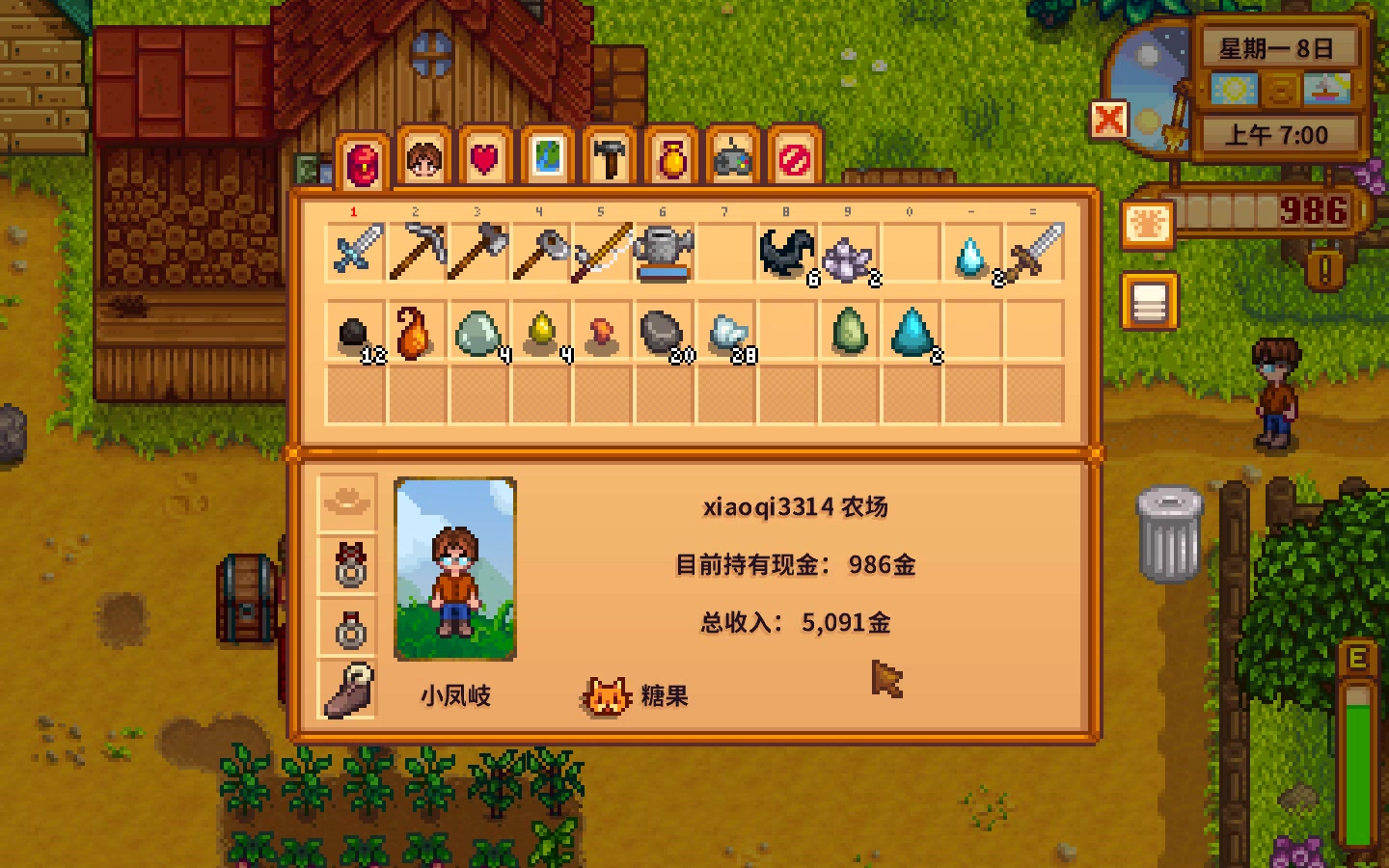Image resolution: width=1389 pixels, height=868 pixels.
Task: Open the Crafting tab with the hammer
Action: click(x=609, y=159)
